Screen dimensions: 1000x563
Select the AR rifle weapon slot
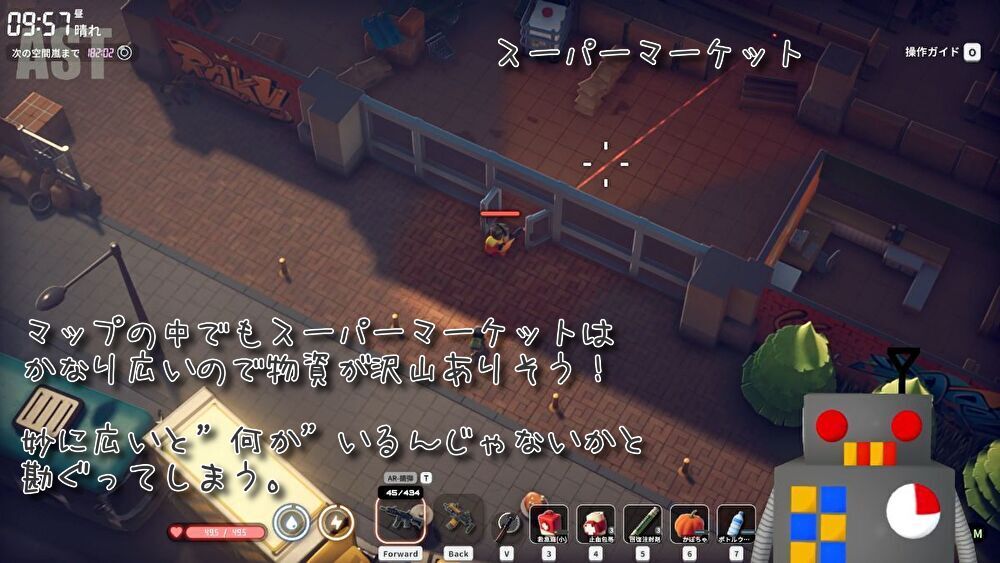point(401,518)
